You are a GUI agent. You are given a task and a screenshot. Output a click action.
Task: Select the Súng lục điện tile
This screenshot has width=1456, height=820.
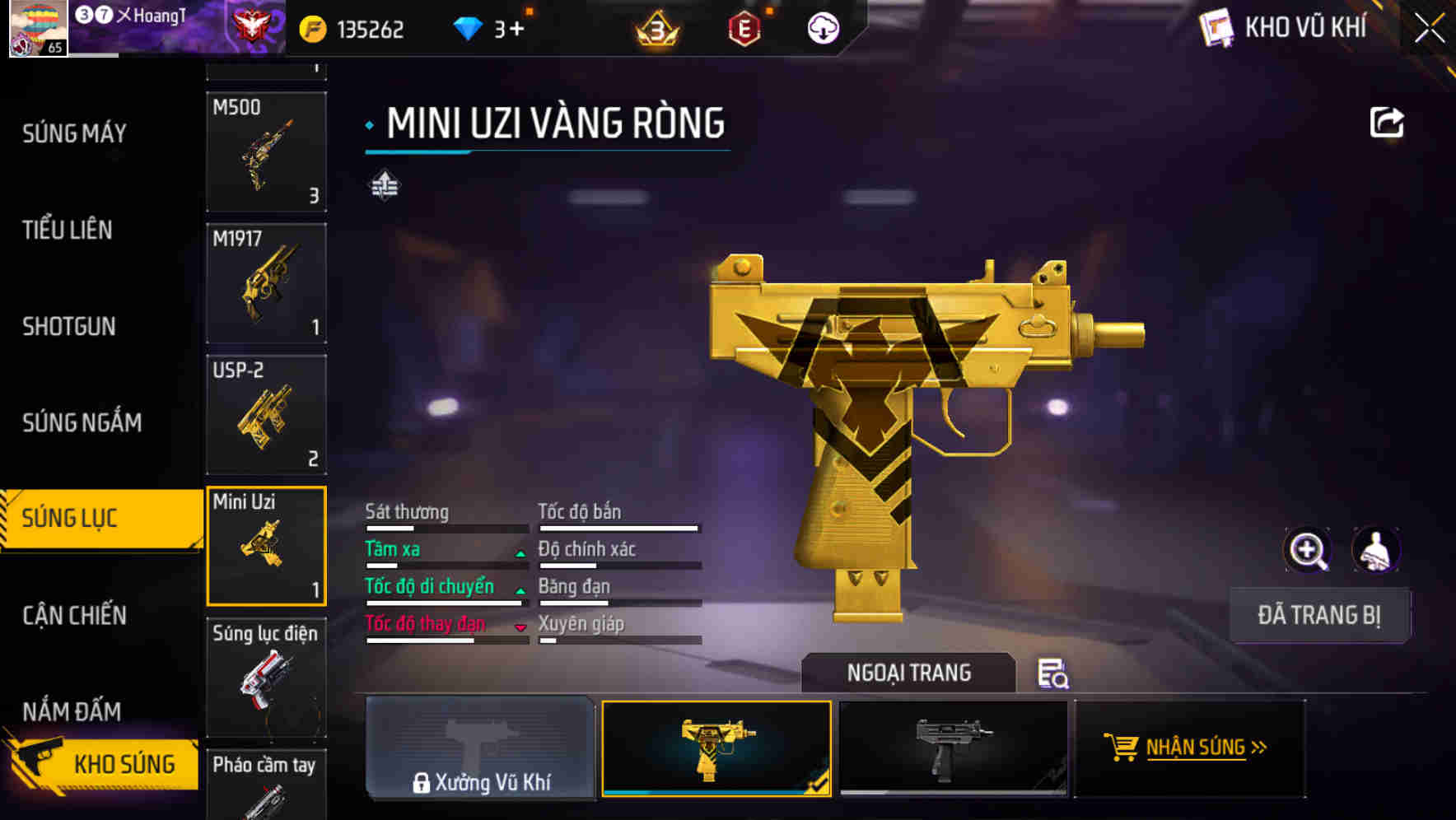tap(266, 677)
